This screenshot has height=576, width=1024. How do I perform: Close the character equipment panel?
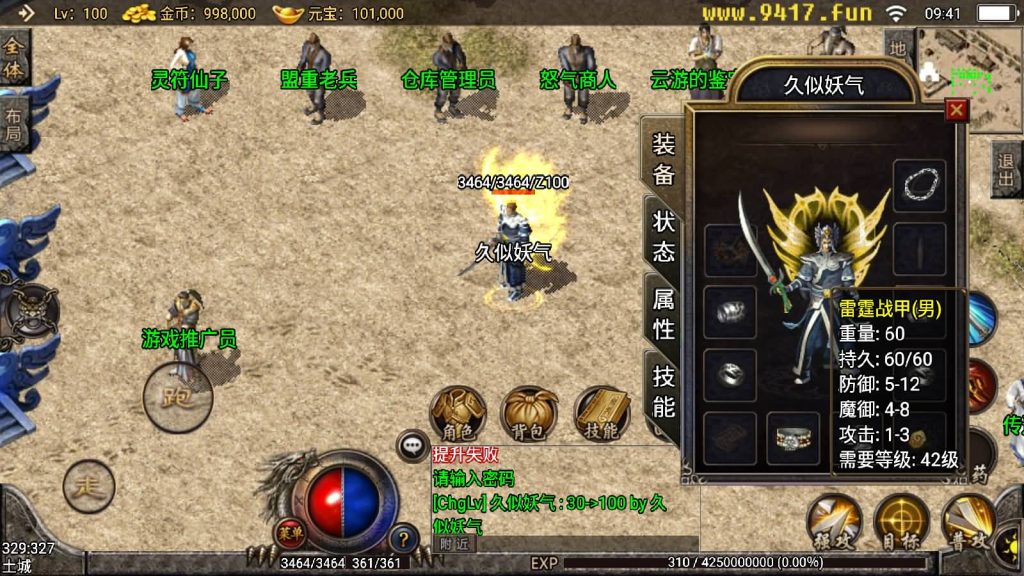[x=956, y=110]
